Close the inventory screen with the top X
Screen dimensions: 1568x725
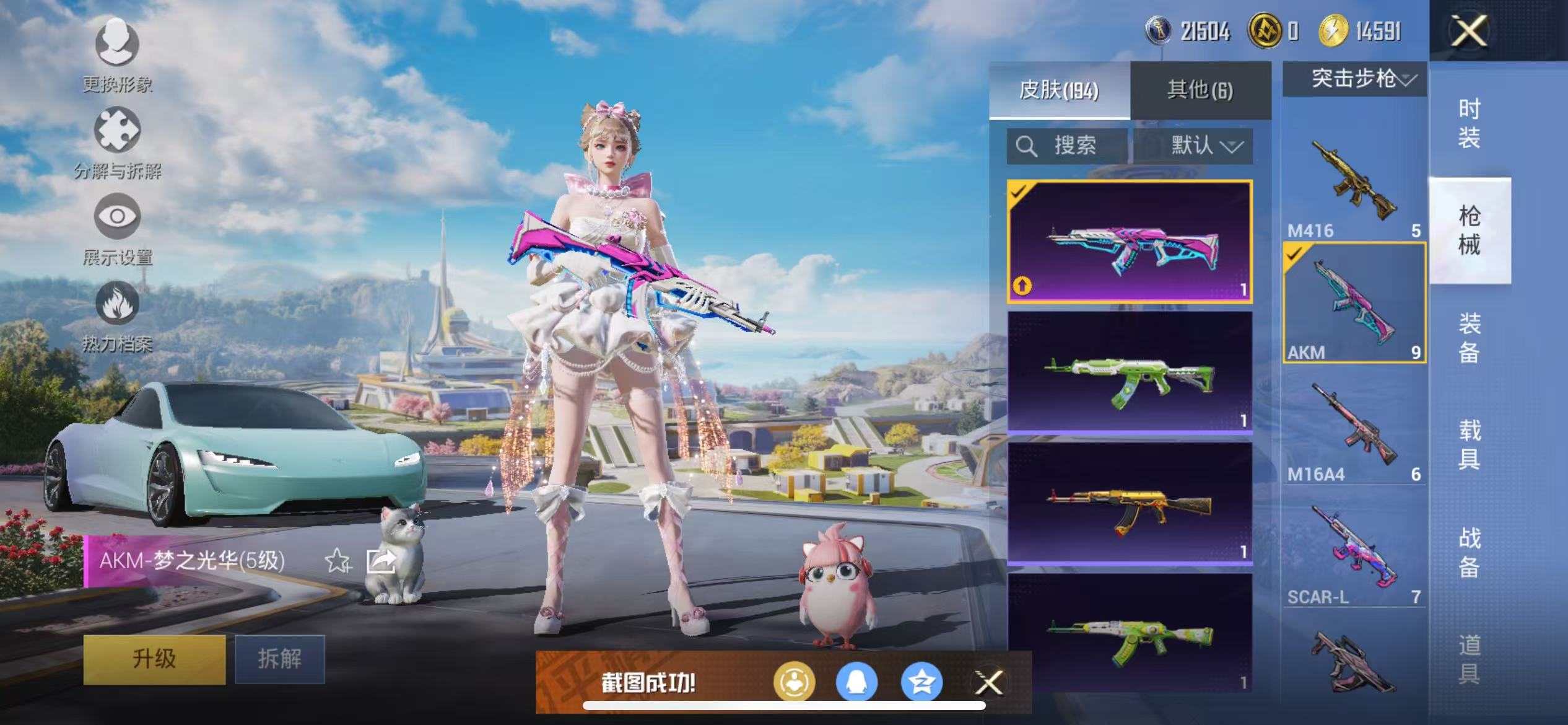coord(1468,31)
